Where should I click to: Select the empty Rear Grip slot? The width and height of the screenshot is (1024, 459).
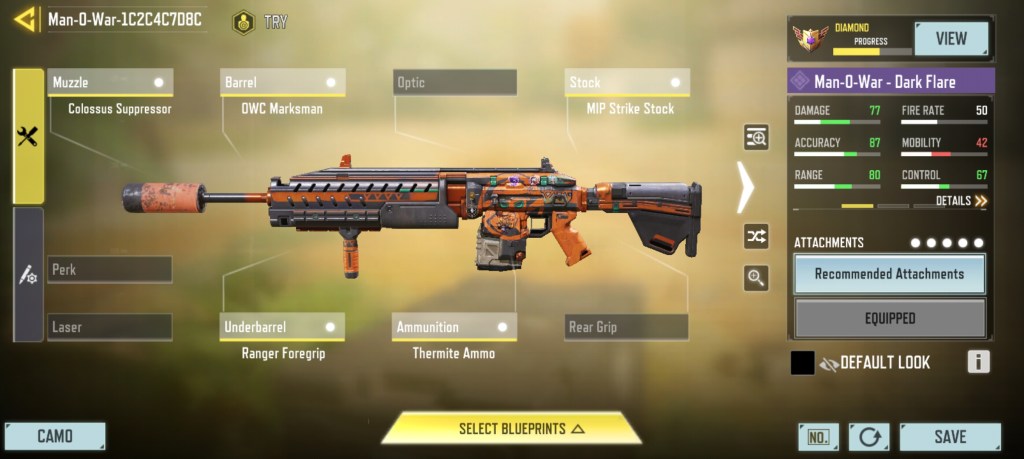point(627,327)
